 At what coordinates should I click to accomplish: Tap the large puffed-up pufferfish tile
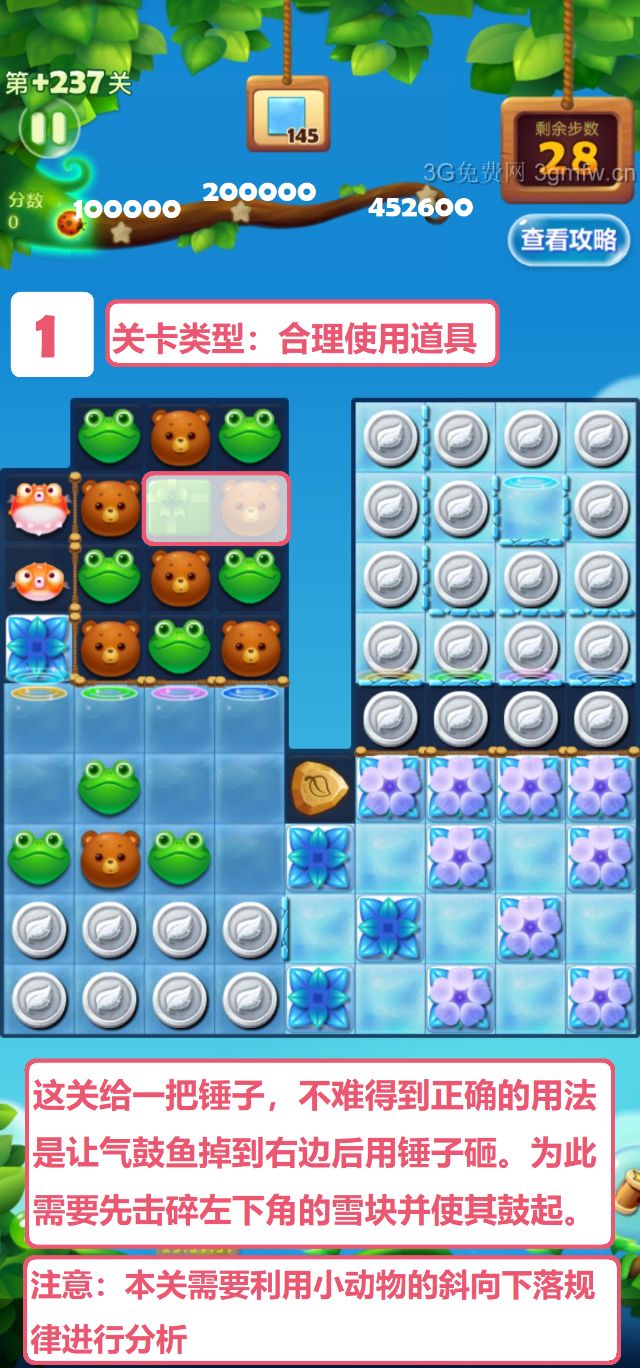coord(38,507)
